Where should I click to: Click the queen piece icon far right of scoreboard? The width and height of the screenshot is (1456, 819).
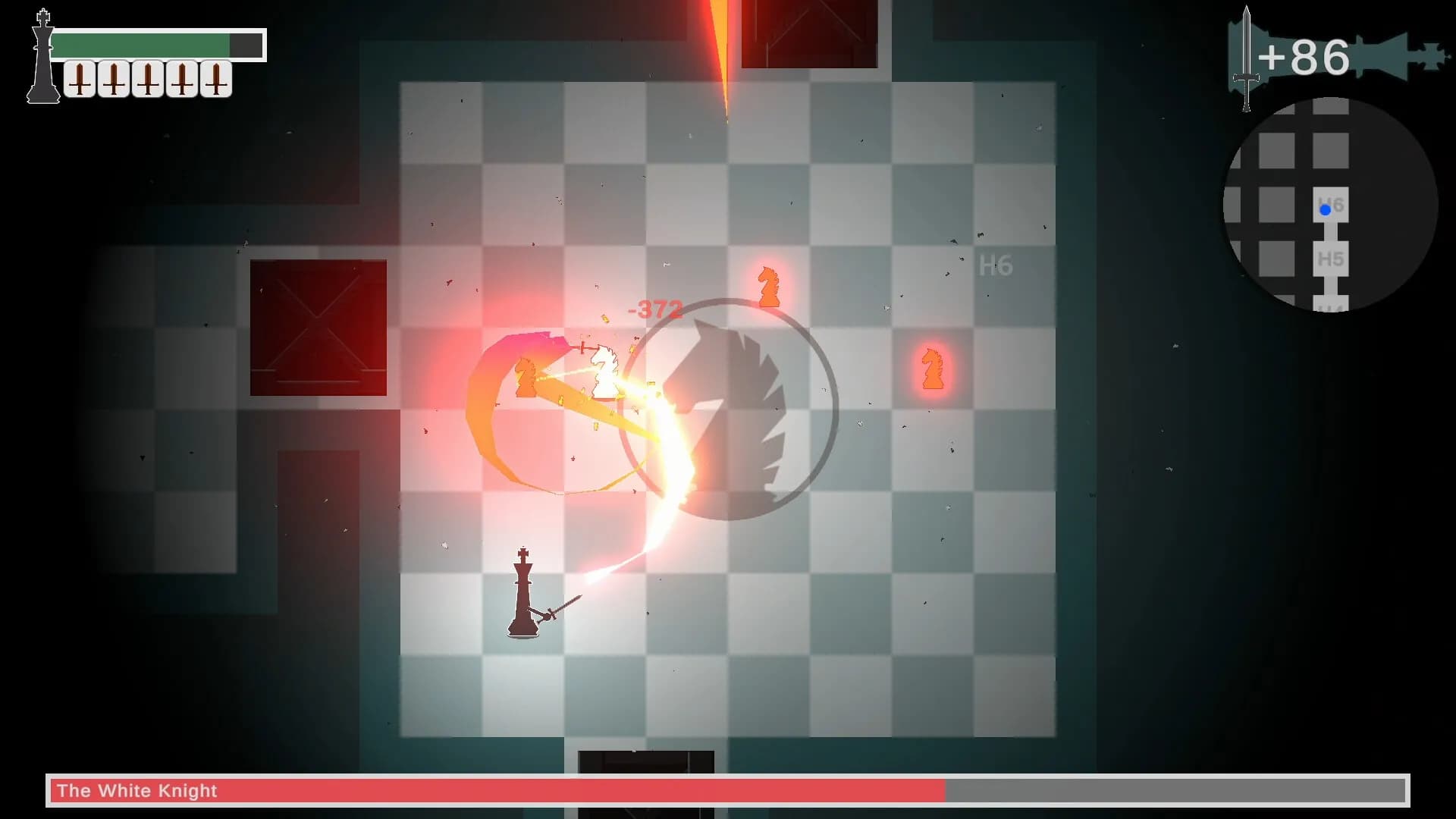(1429, 55)
